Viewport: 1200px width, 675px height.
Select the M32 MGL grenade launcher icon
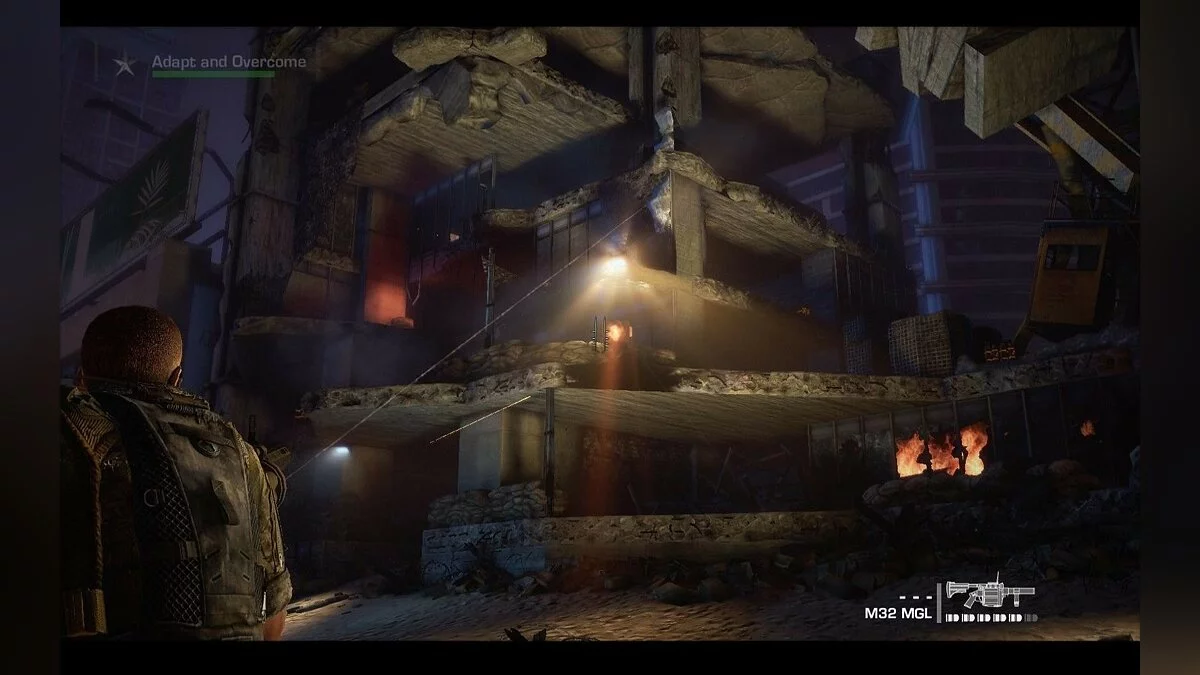tap(990, 595)
